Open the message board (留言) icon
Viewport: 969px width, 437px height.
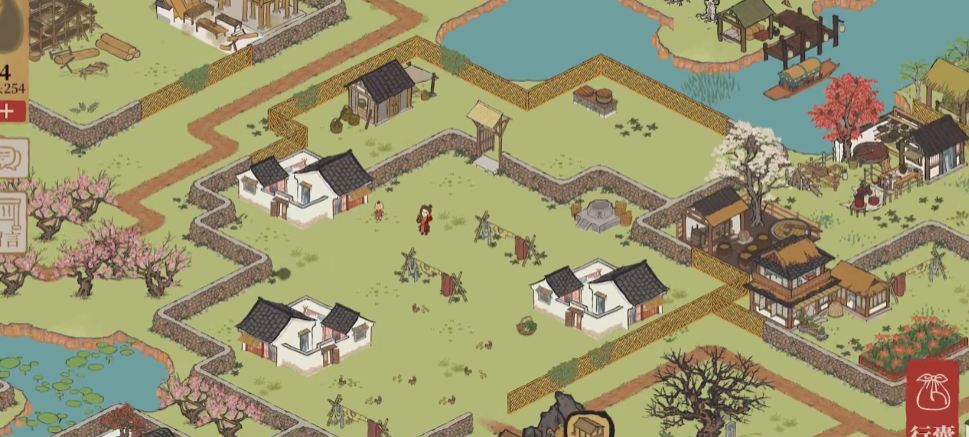(12, 220)
